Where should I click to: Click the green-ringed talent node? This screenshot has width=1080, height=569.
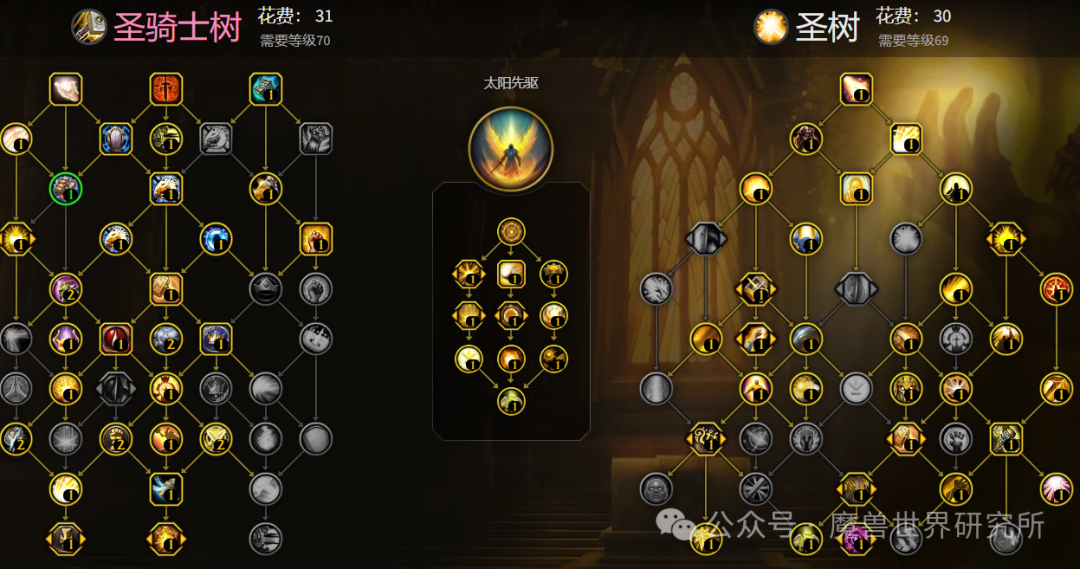(x=66, y=189)
